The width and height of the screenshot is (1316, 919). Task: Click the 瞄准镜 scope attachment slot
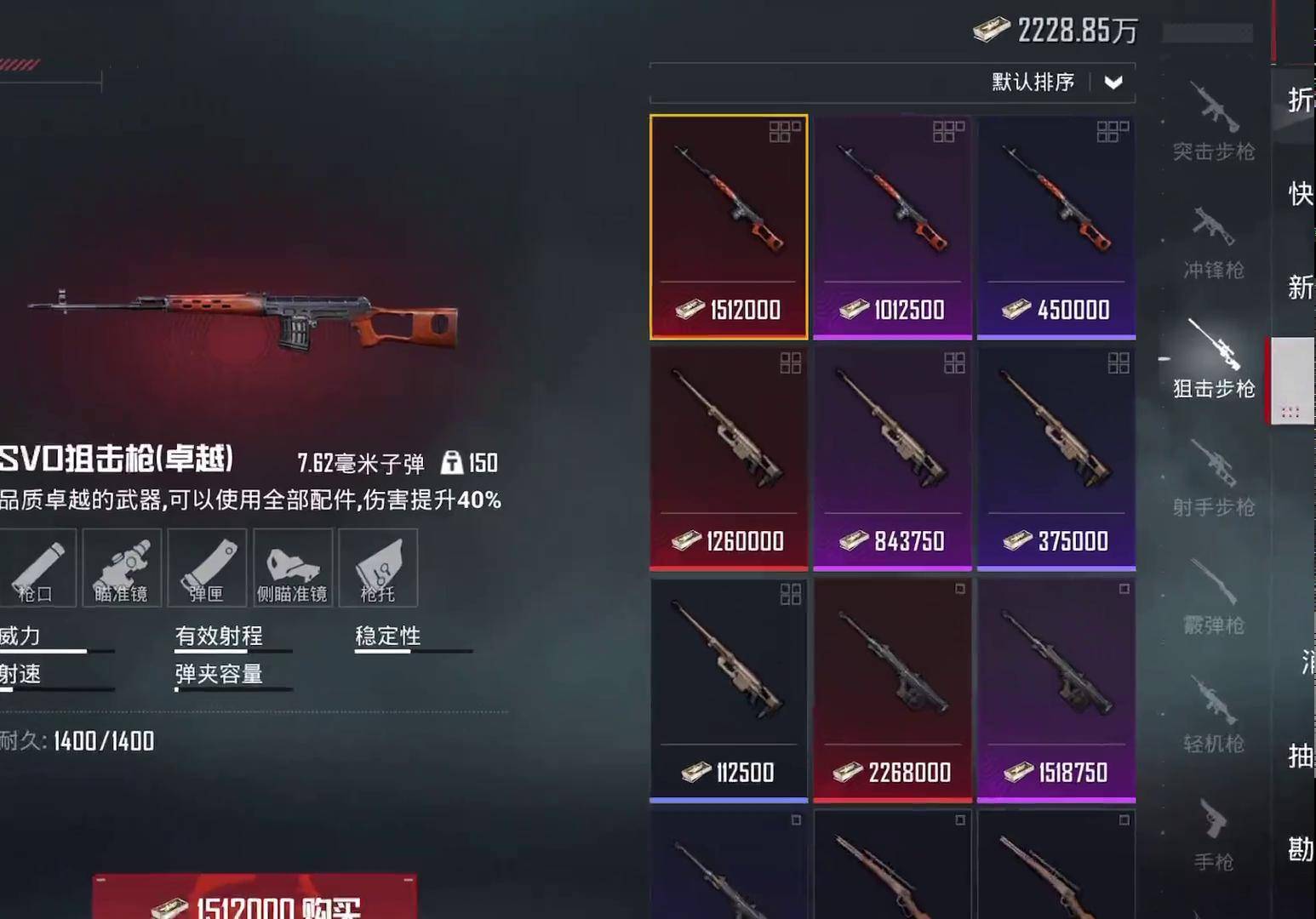121,568
